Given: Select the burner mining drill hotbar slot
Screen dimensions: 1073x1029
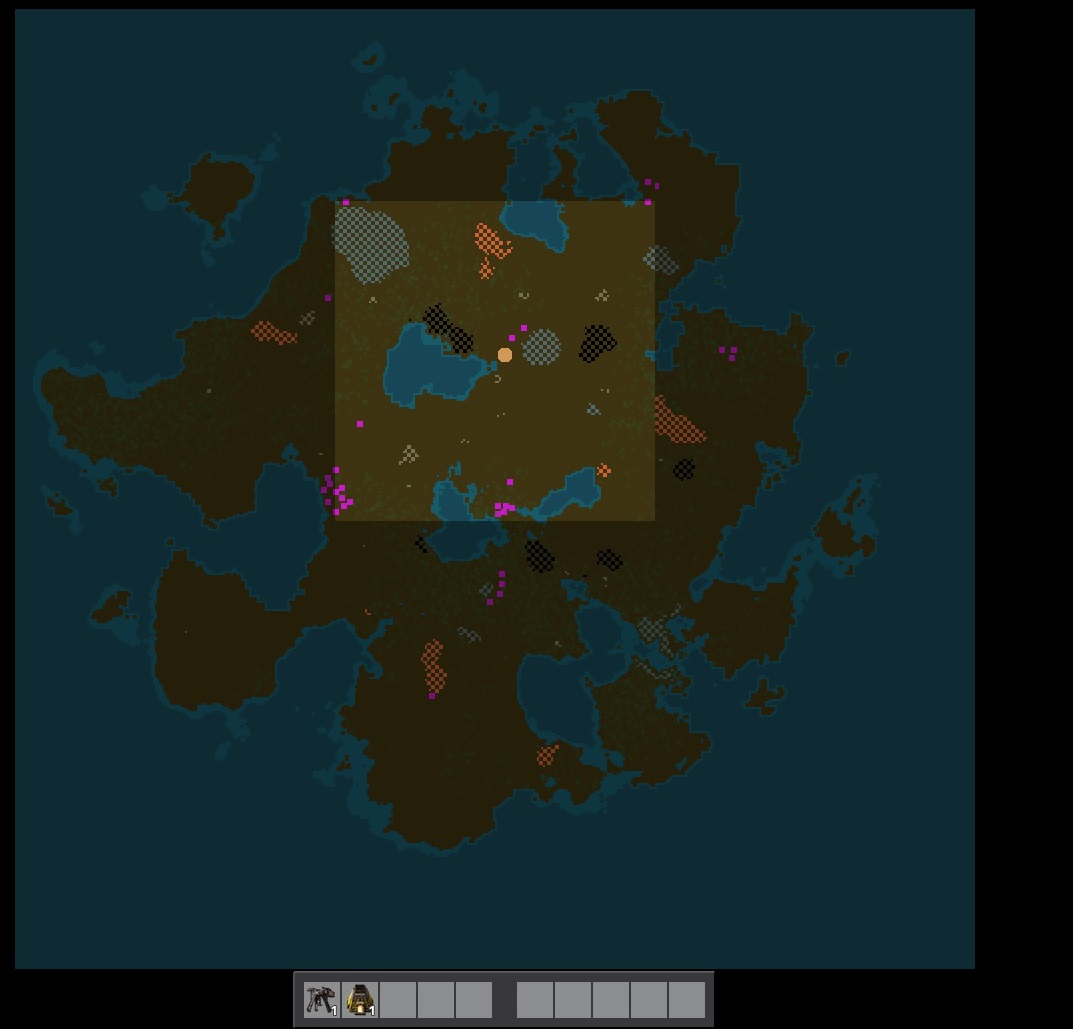Looking at the screenshot, I should [x=322, y=999].
